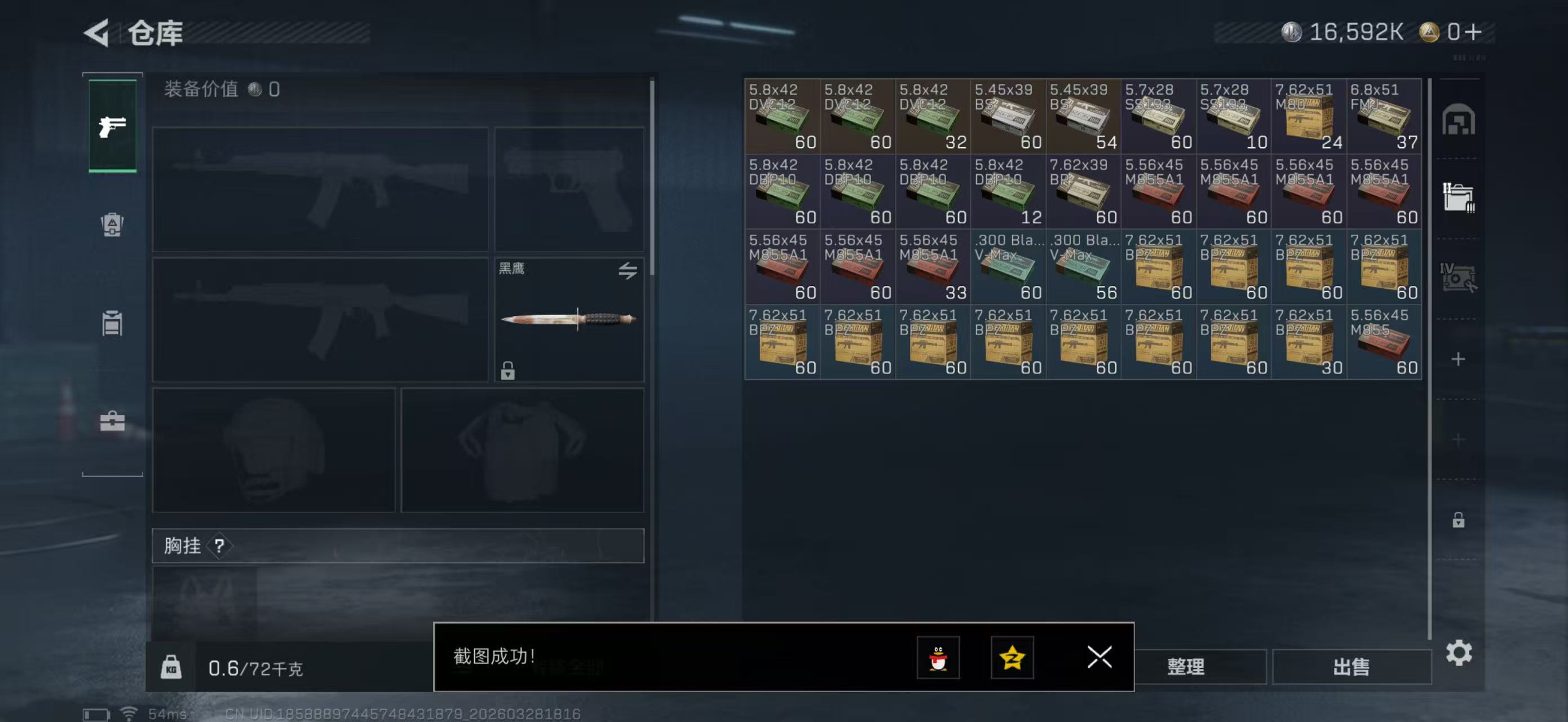1568x722 pixels.
Task: Switch to the briefcase storage tab
Action: [112, 420]
